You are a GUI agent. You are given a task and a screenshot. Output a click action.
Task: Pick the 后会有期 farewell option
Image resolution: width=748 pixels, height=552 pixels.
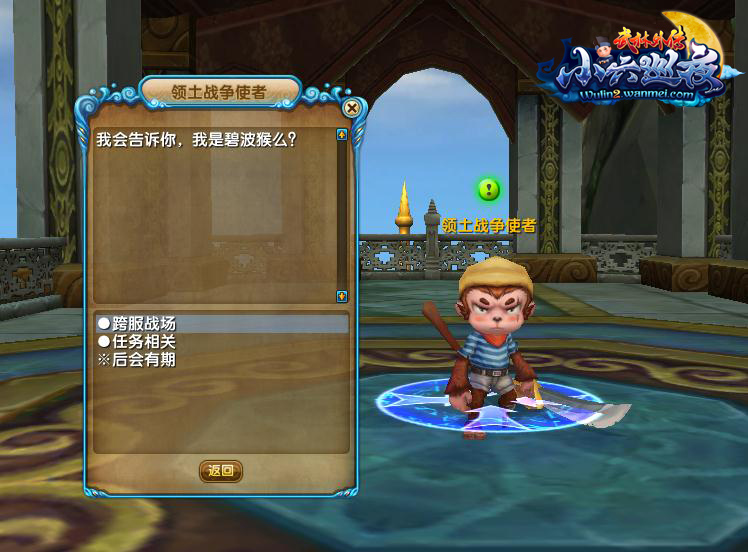click(137, 359)
